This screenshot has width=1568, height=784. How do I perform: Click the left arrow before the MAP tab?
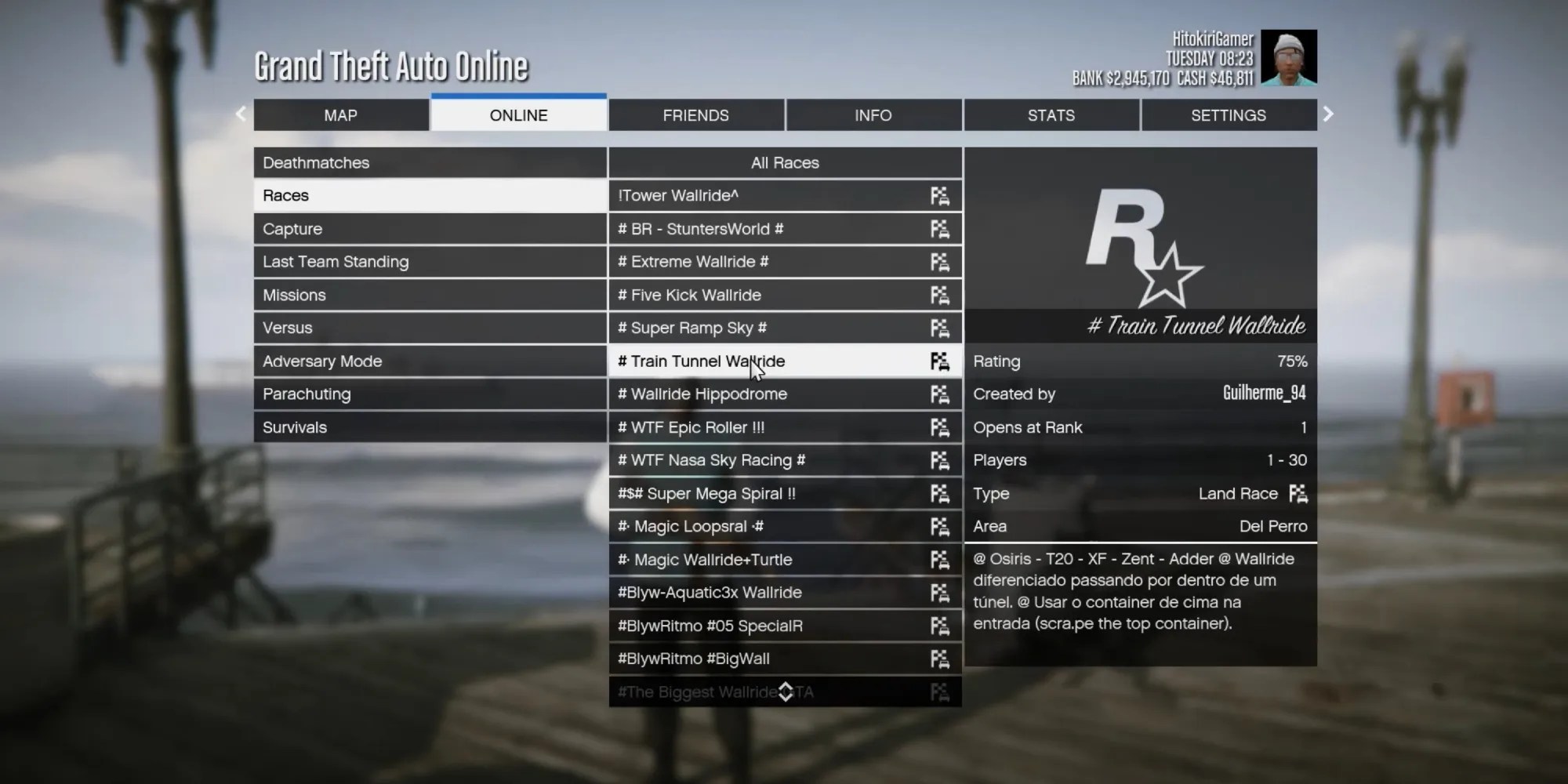tap(241, 114)
